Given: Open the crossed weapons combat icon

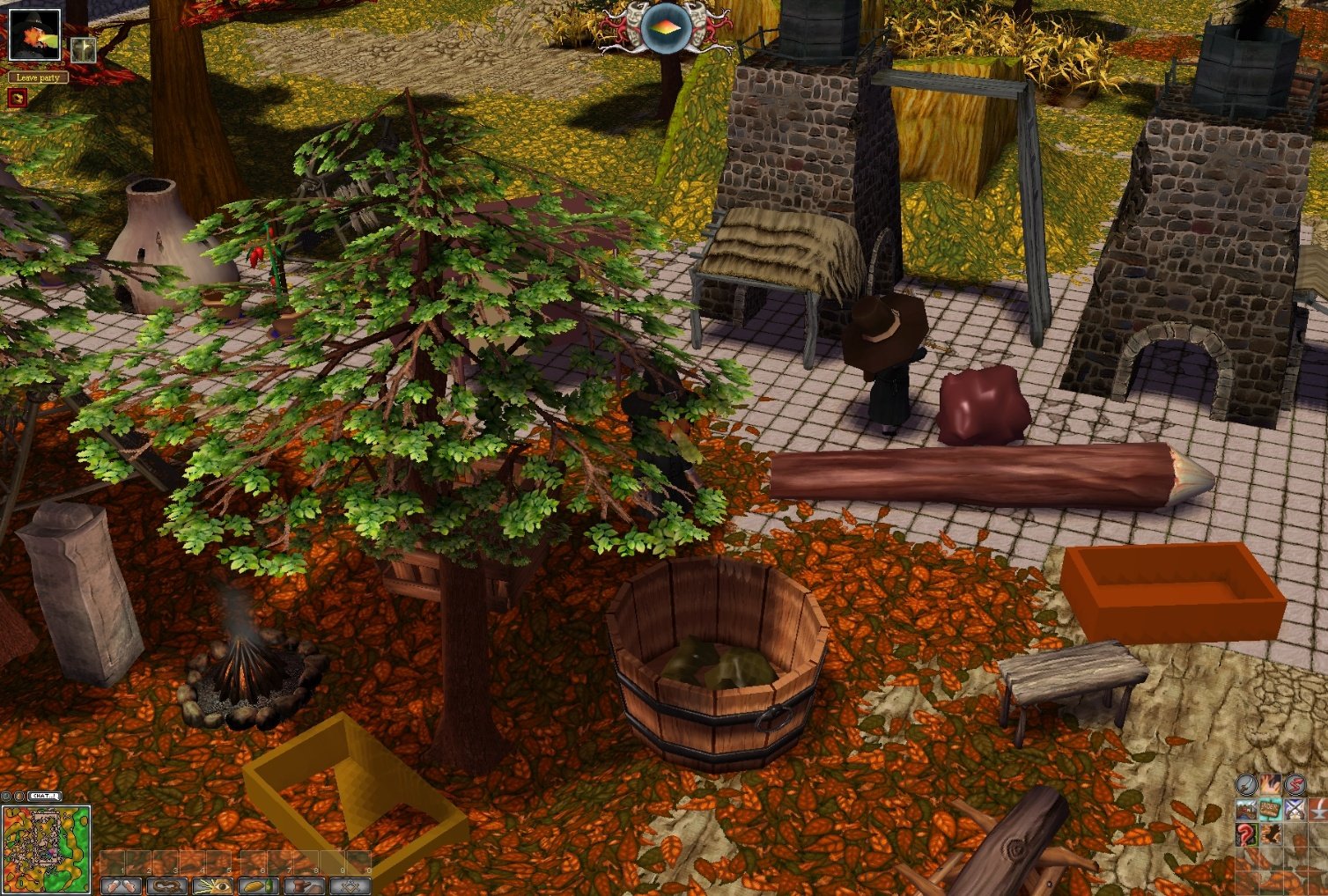Looking at the screenshot, I should click(1295, 810).
